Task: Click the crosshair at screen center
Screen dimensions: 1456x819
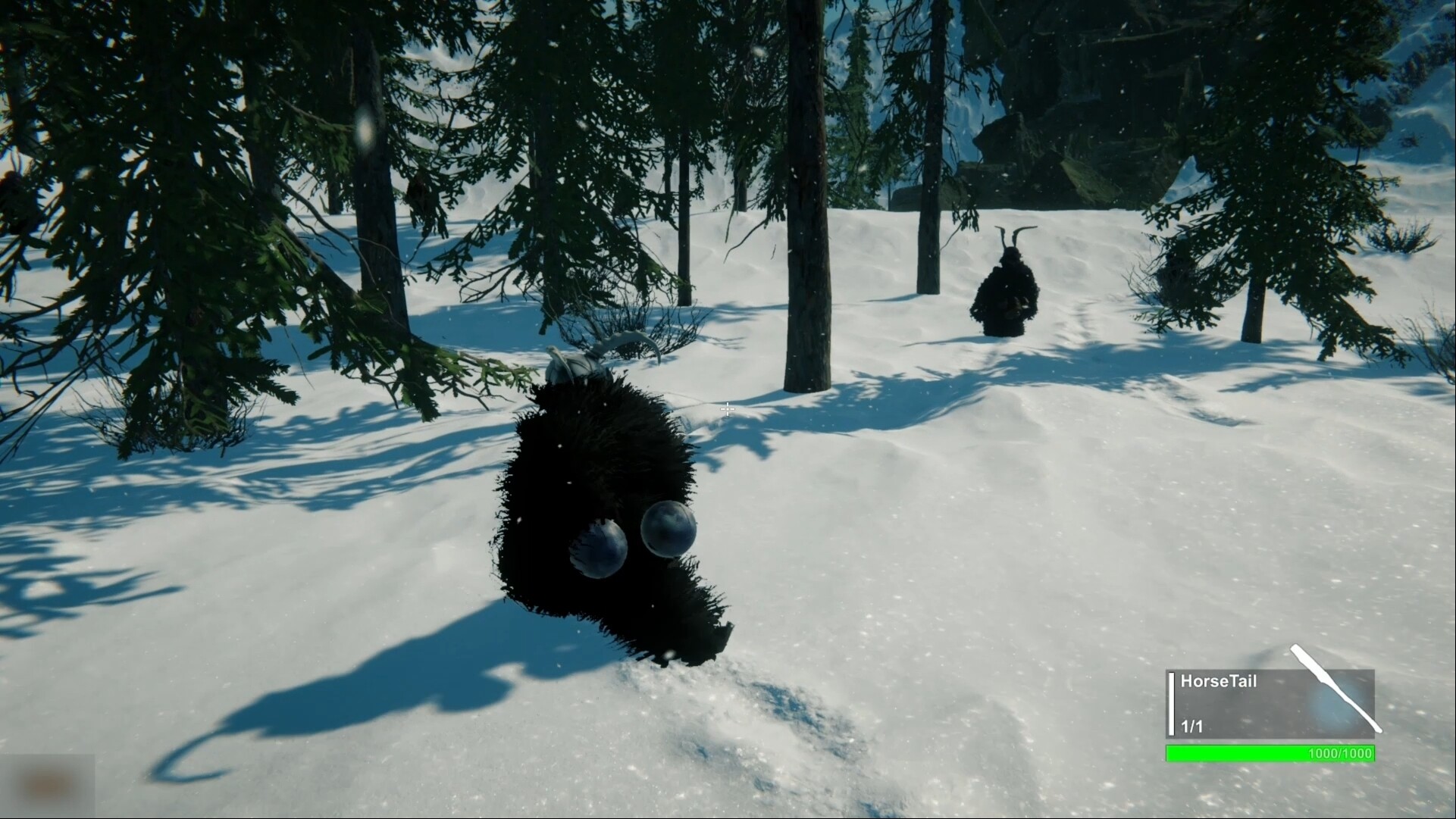Action: coord(727,409)
